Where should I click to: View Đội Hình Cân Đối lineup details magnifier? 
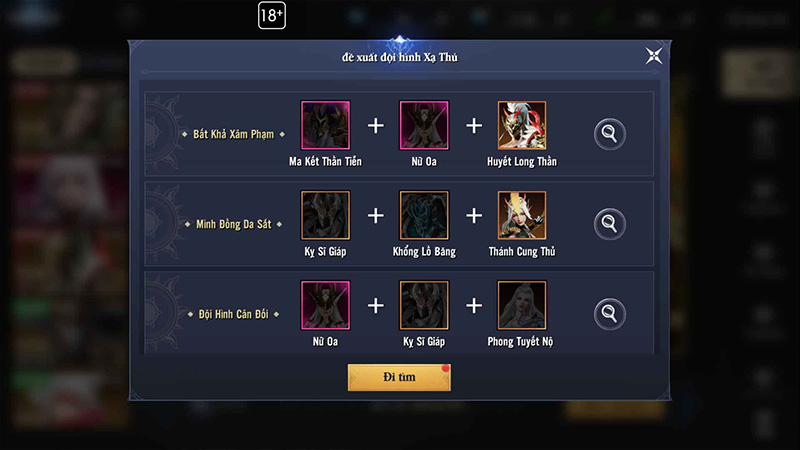tap(608, 313)
